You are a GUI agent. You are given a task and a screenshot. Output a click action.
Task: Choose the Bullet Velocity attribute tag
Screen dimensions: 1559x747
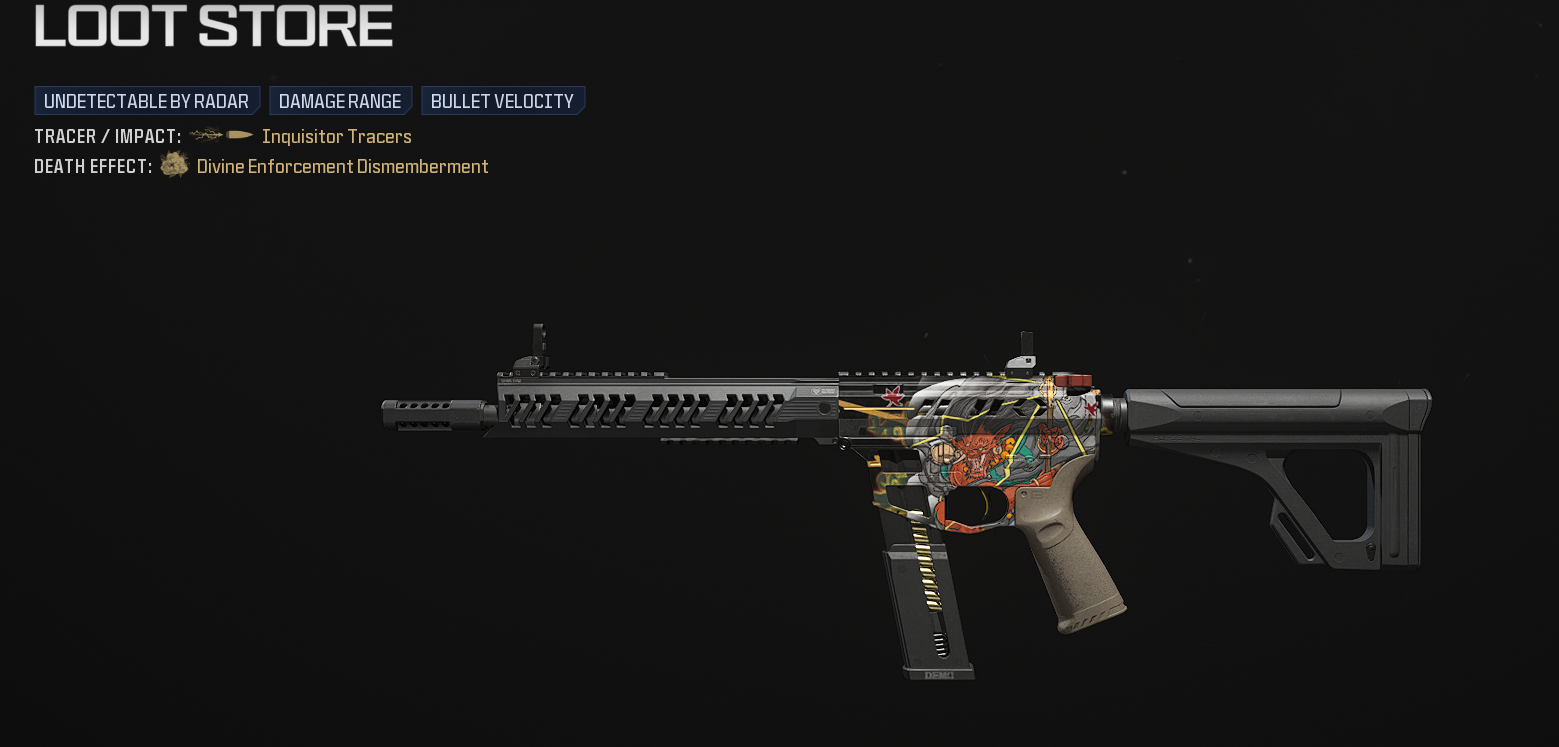(502, 101)
